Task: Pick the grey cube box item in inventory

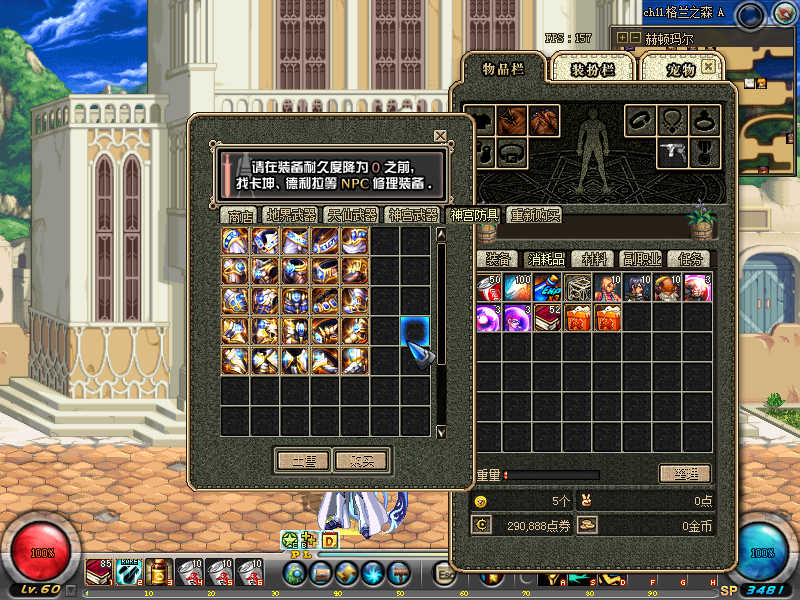Action: [x=579, y=289]
